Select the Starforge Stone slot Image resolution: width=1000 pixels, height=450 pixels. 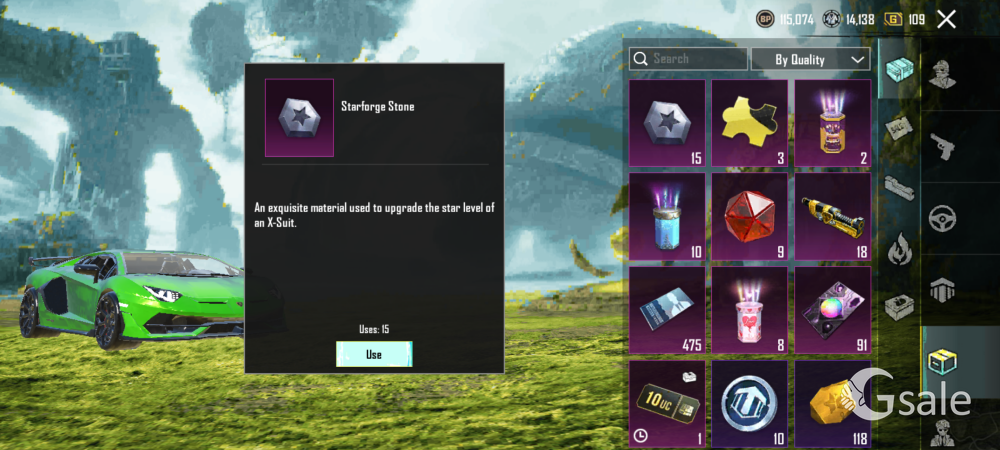(667, 123)
